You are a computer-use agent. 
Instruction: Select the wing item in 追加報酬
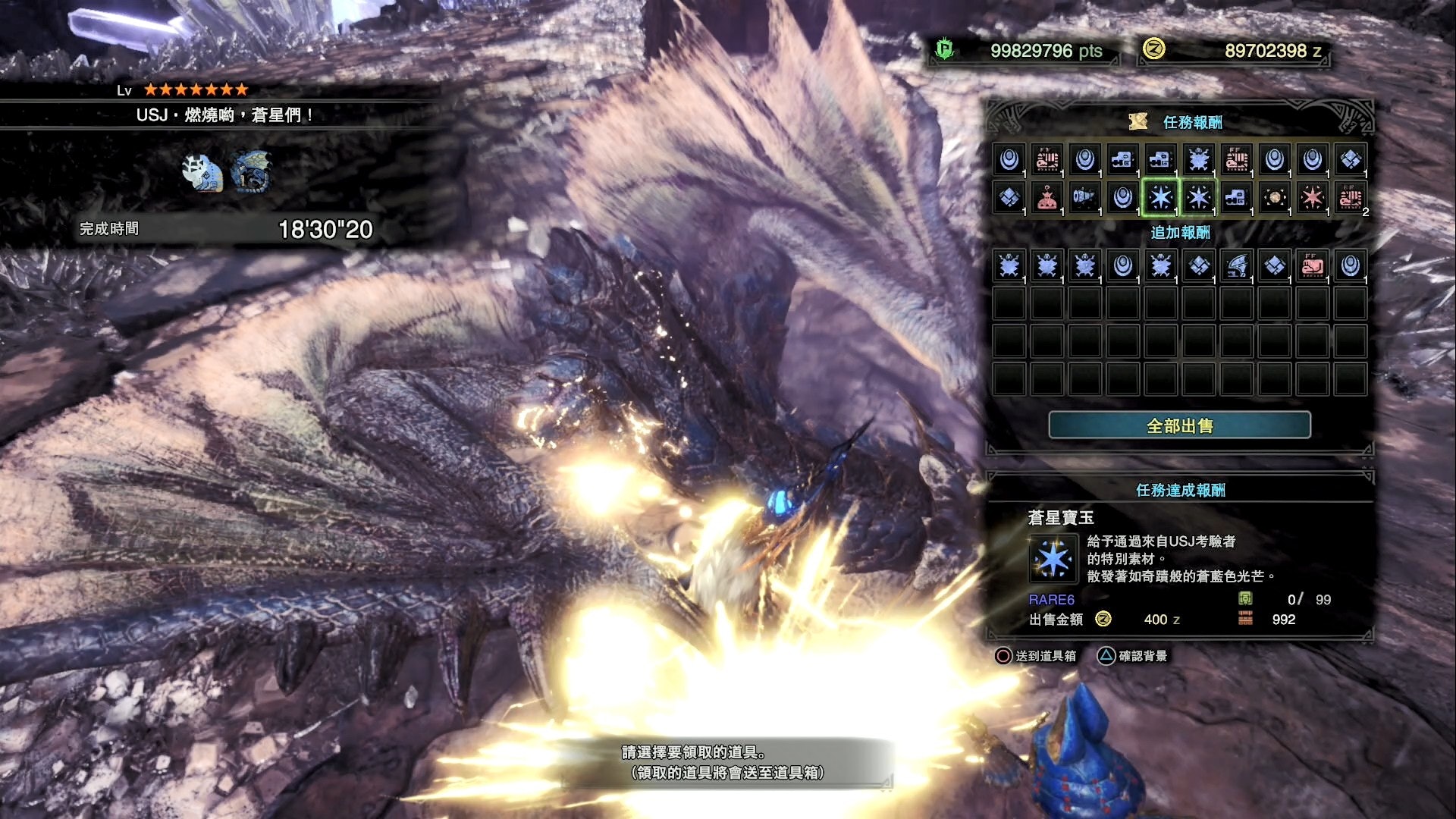click(1237, 265)
